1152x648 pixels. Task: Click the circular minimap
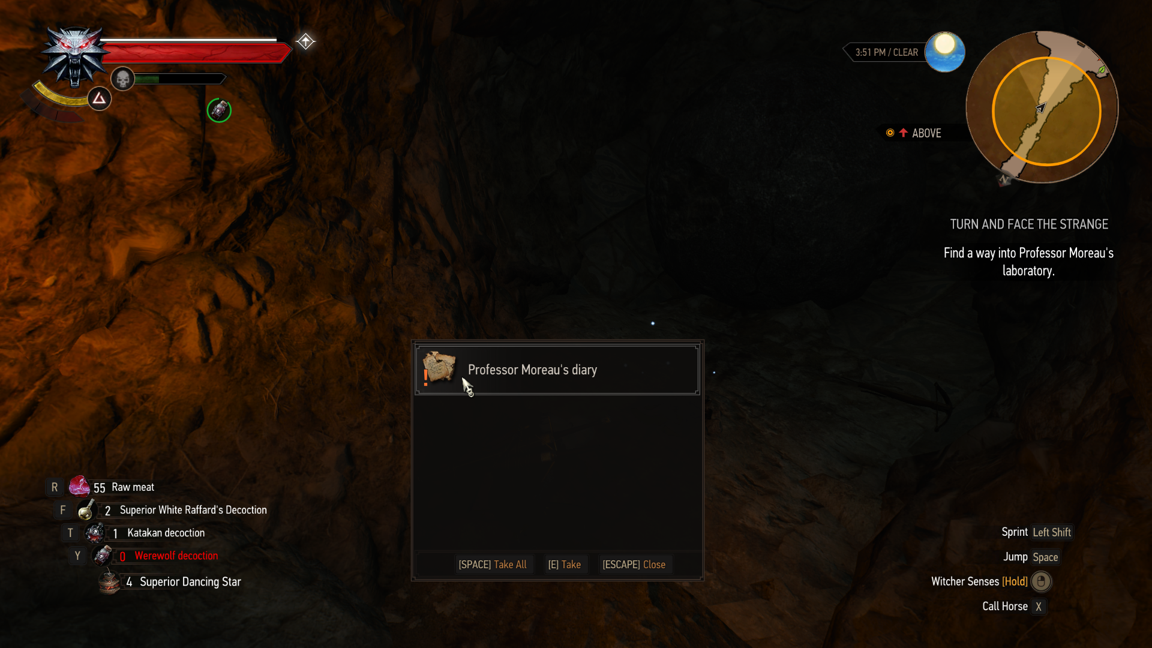pos(1042,108)
